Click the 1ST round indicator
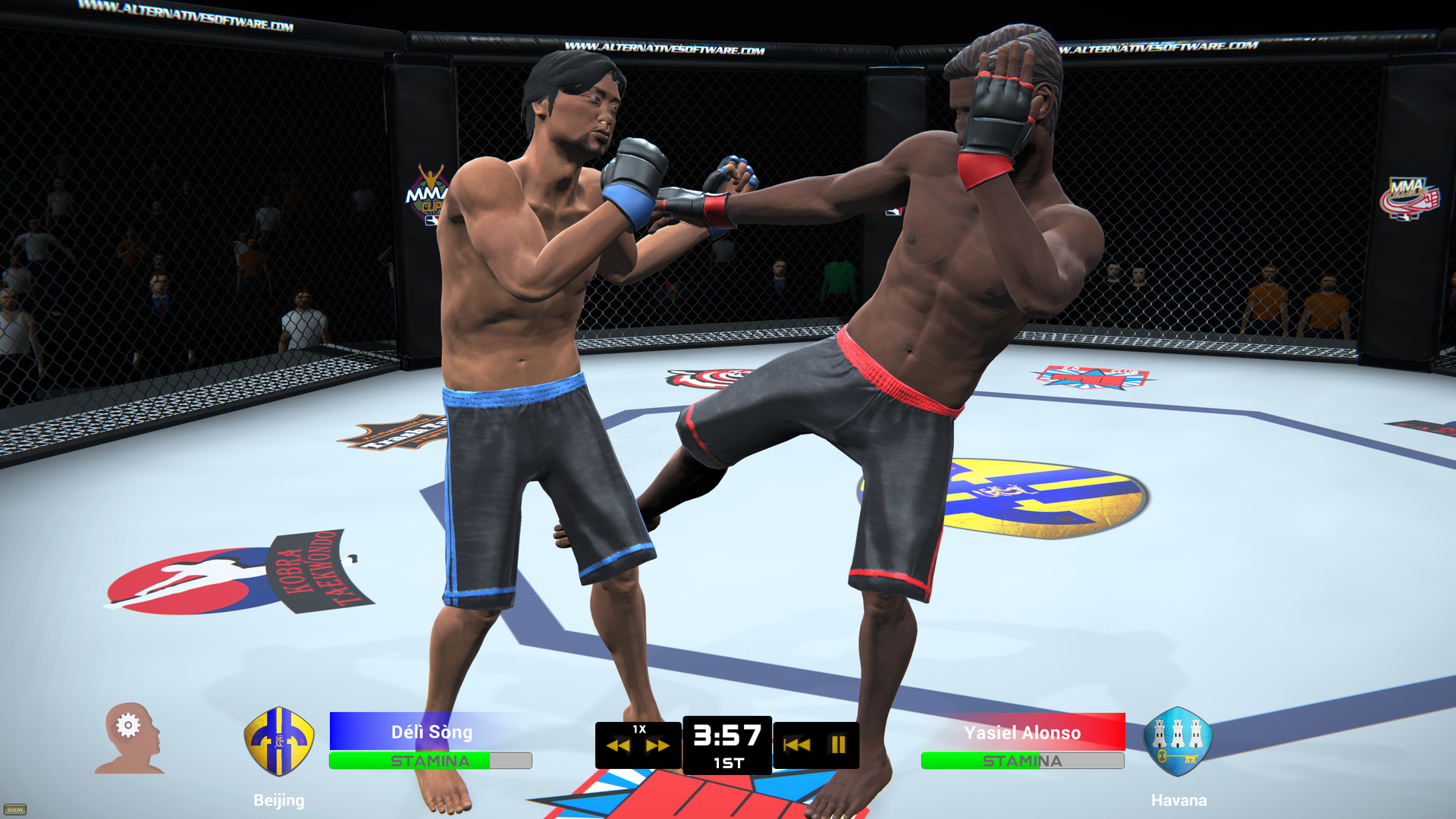Screen dimensions: 1456x819 tap(730, 764)
